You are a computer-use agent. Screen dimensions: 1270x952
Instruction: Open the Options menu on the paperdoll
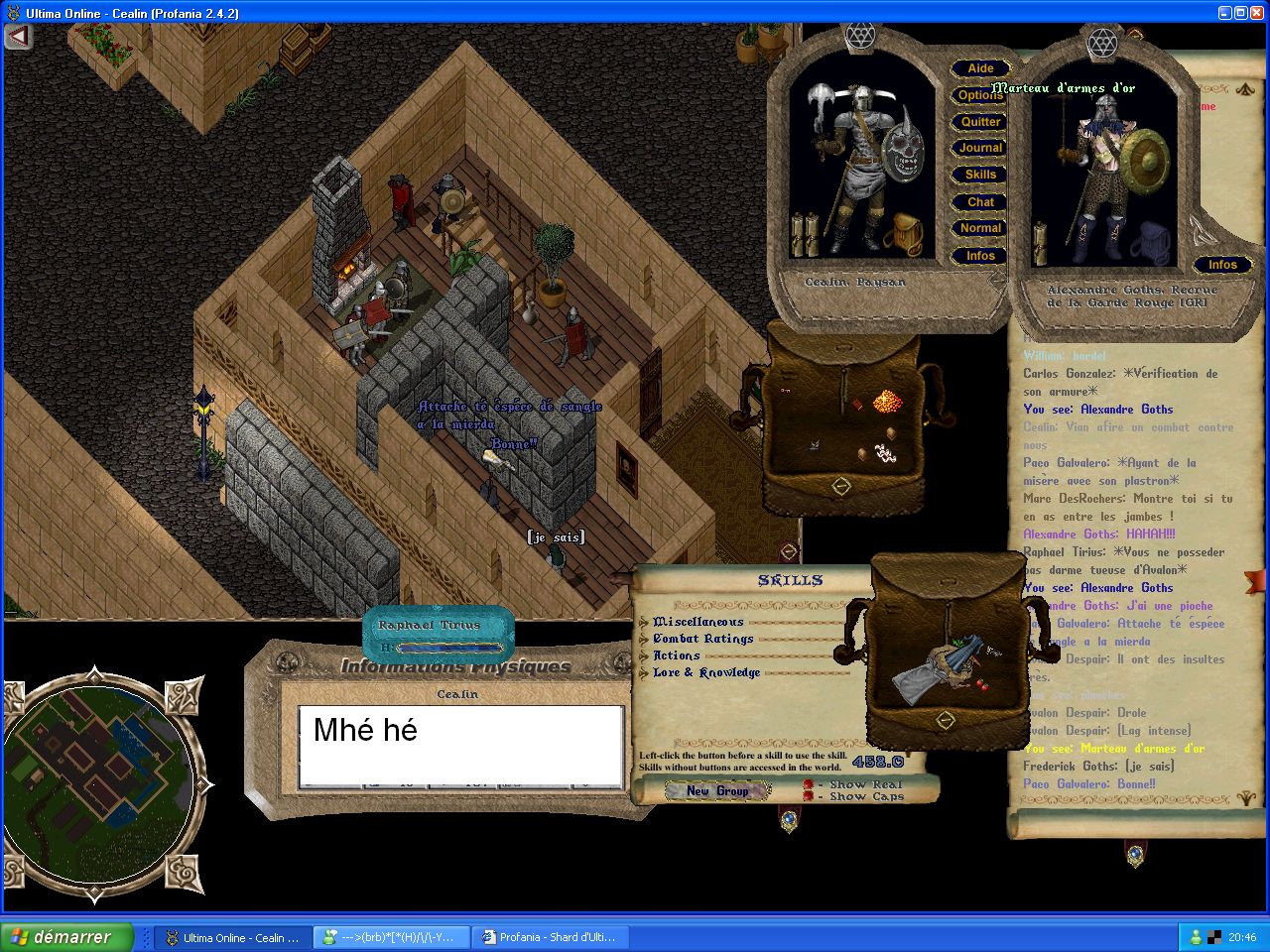980,95
